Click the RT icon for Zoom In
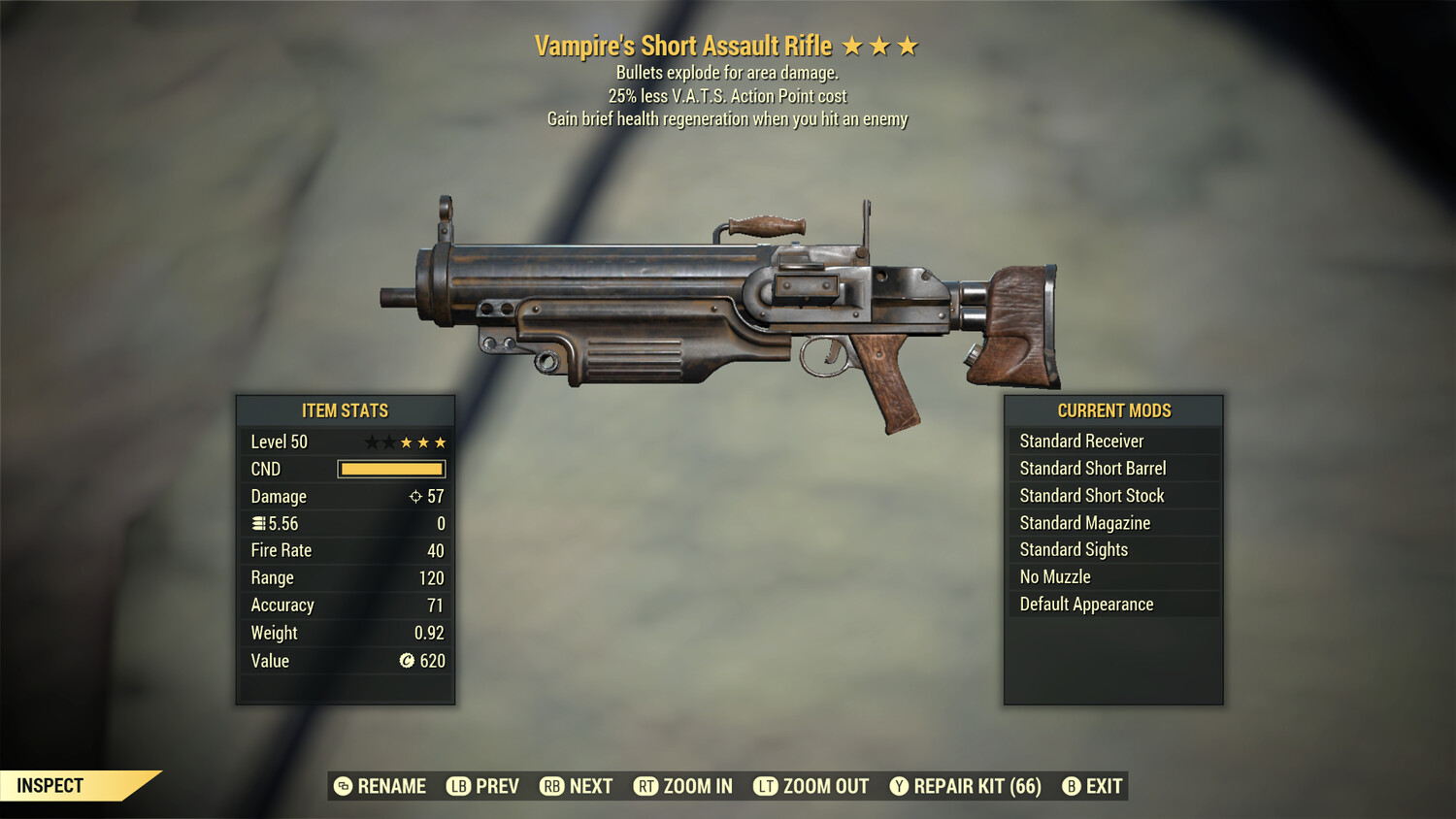This screenshot has height=819, width=1456. click(x=645, y=786)
